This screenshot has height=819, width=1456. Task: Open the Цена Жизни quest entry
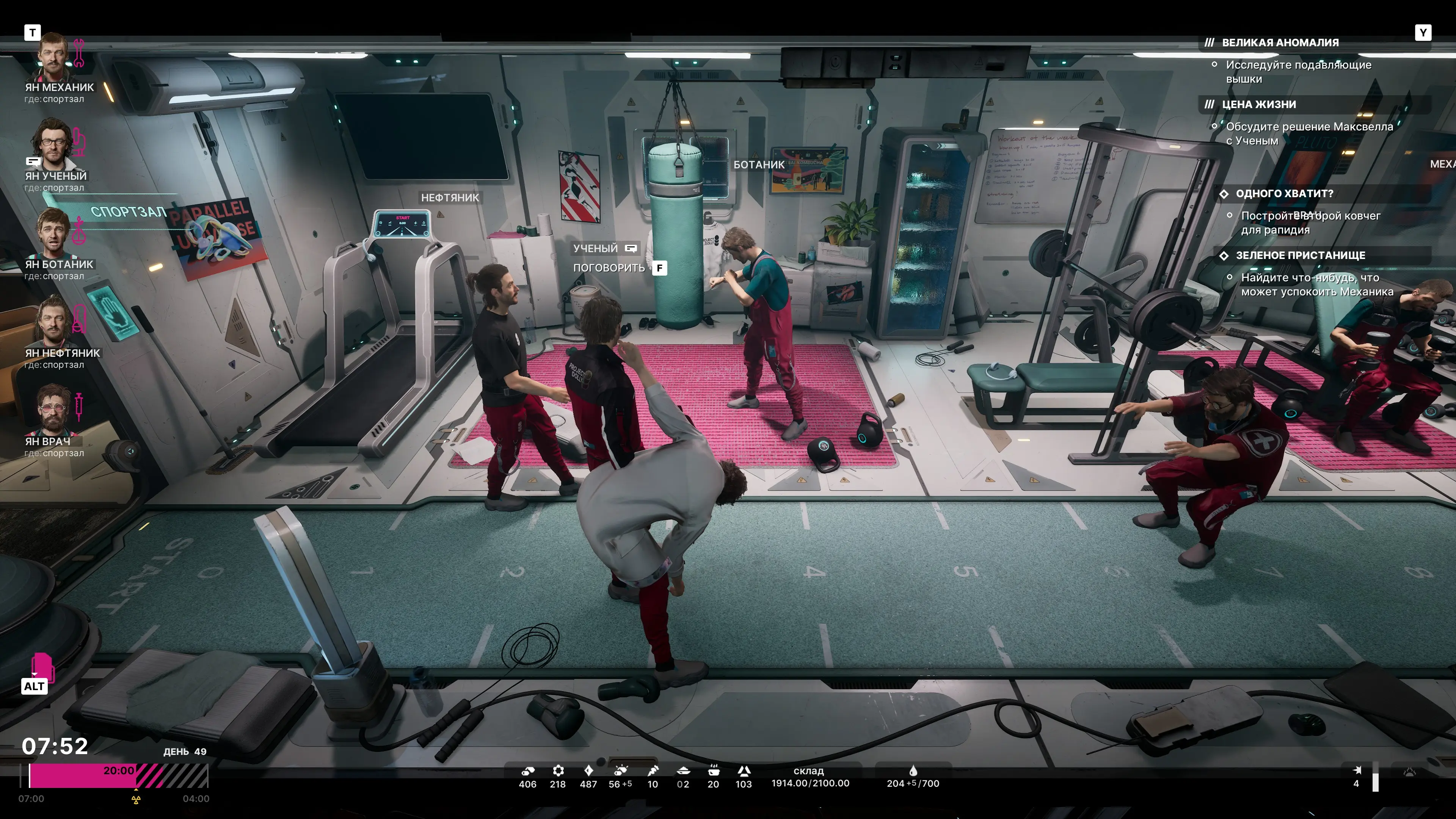(1259, 105)
